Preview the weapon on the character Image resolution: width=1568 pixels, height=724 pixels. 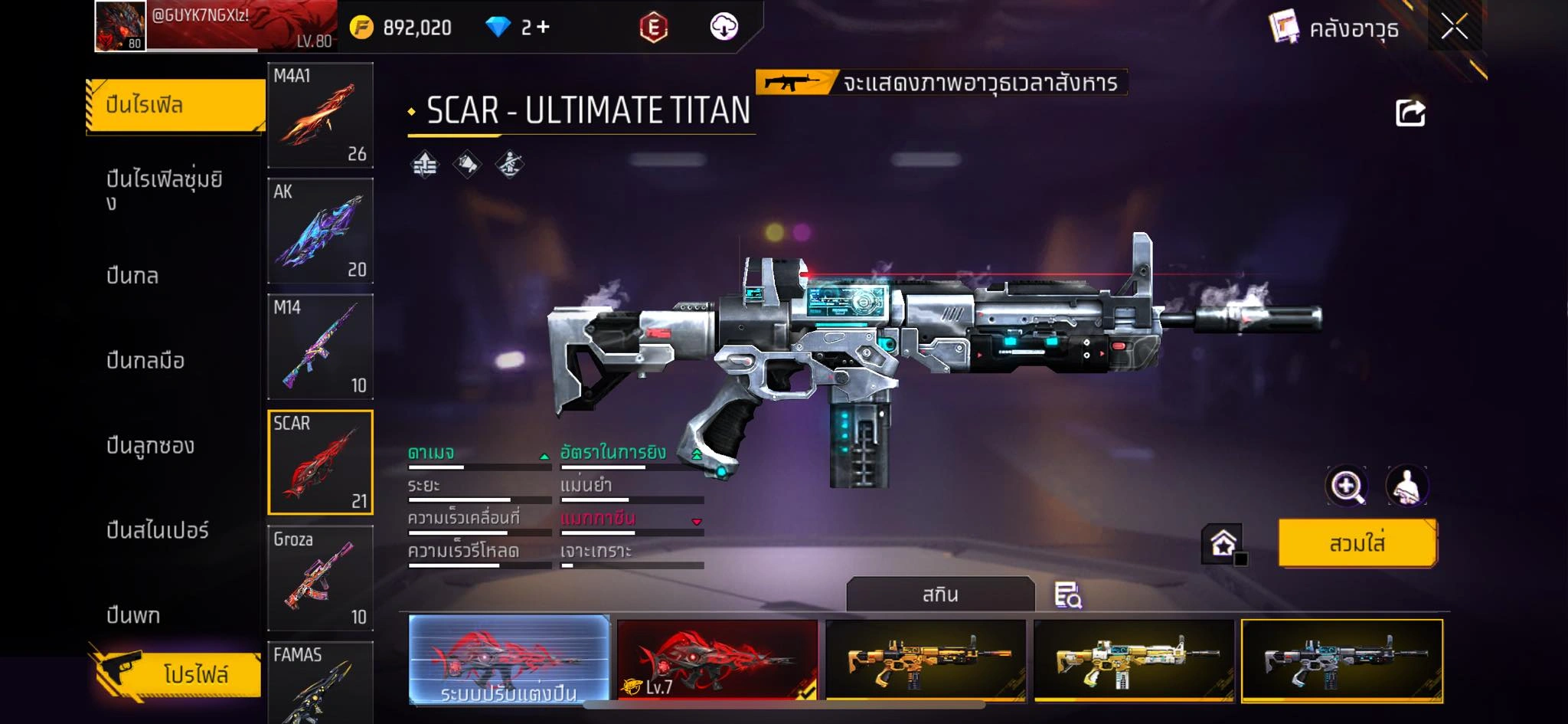tap(1406, 486)
